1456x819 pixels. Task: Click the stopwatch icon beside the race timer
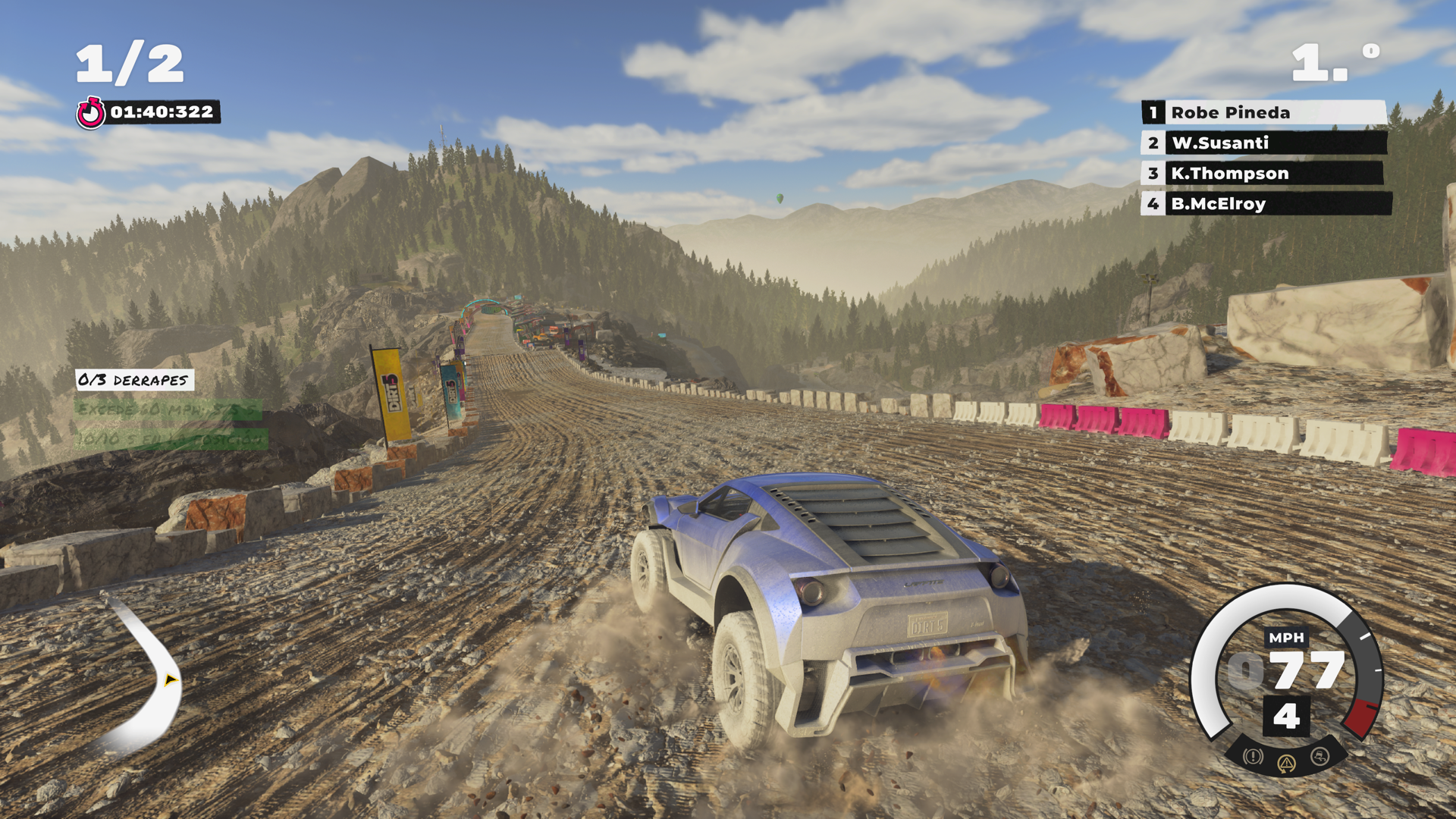[90, 111]
